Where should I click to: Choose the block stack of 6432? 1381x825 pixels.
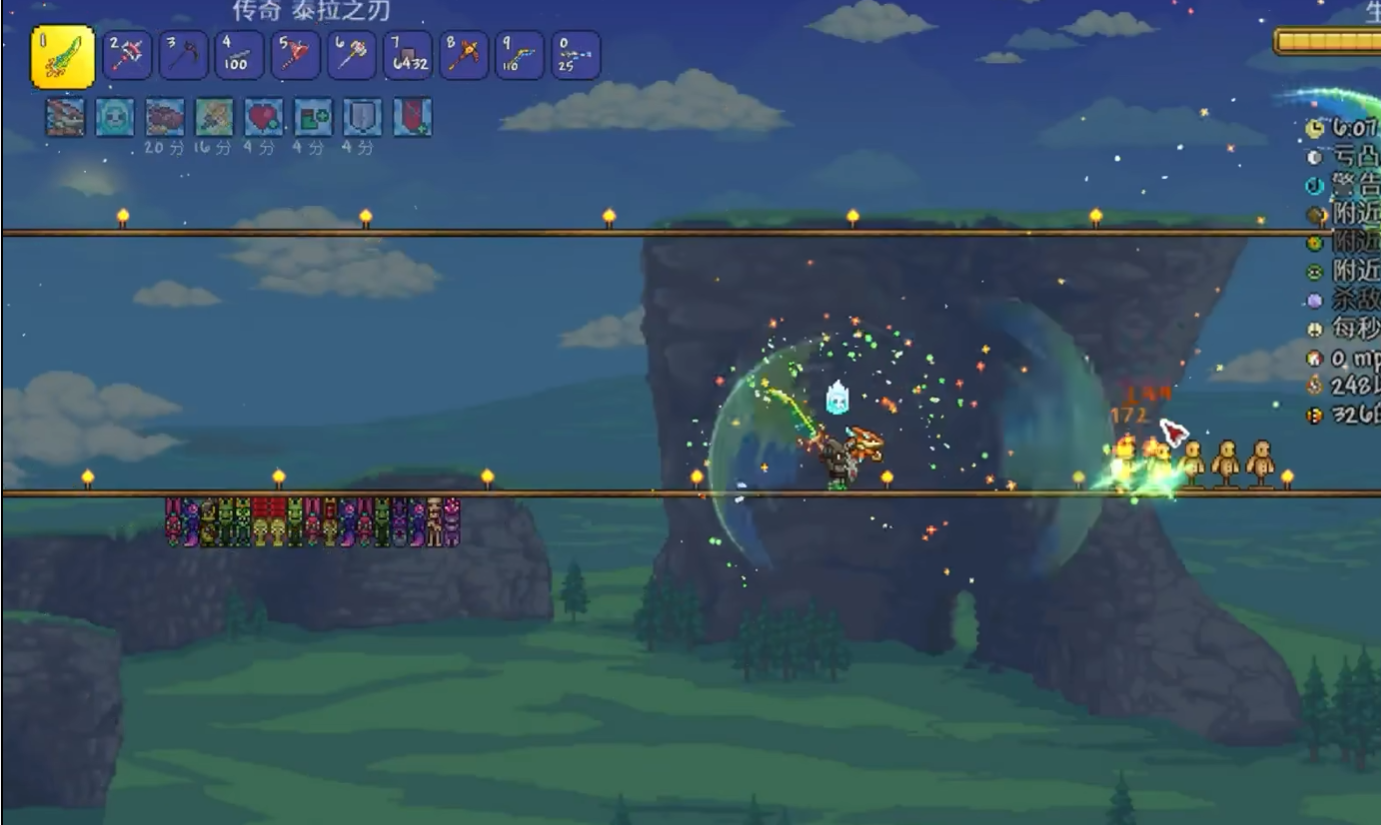[407, 56]
